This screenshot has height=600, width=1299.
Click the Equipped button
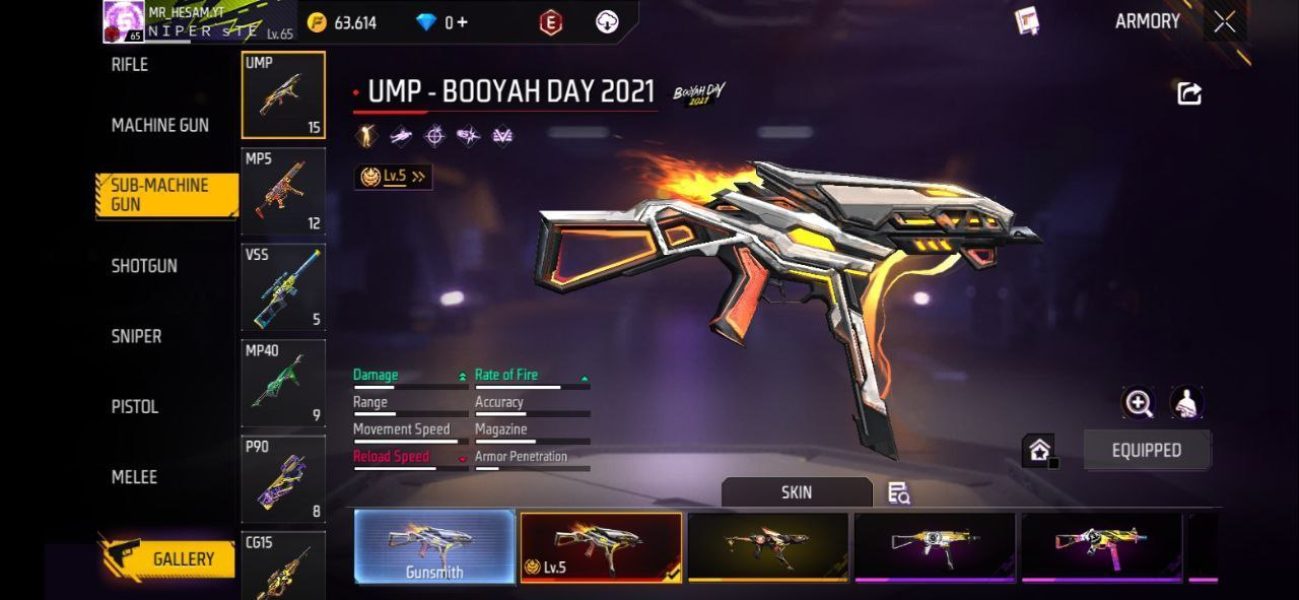[1146, 450]
